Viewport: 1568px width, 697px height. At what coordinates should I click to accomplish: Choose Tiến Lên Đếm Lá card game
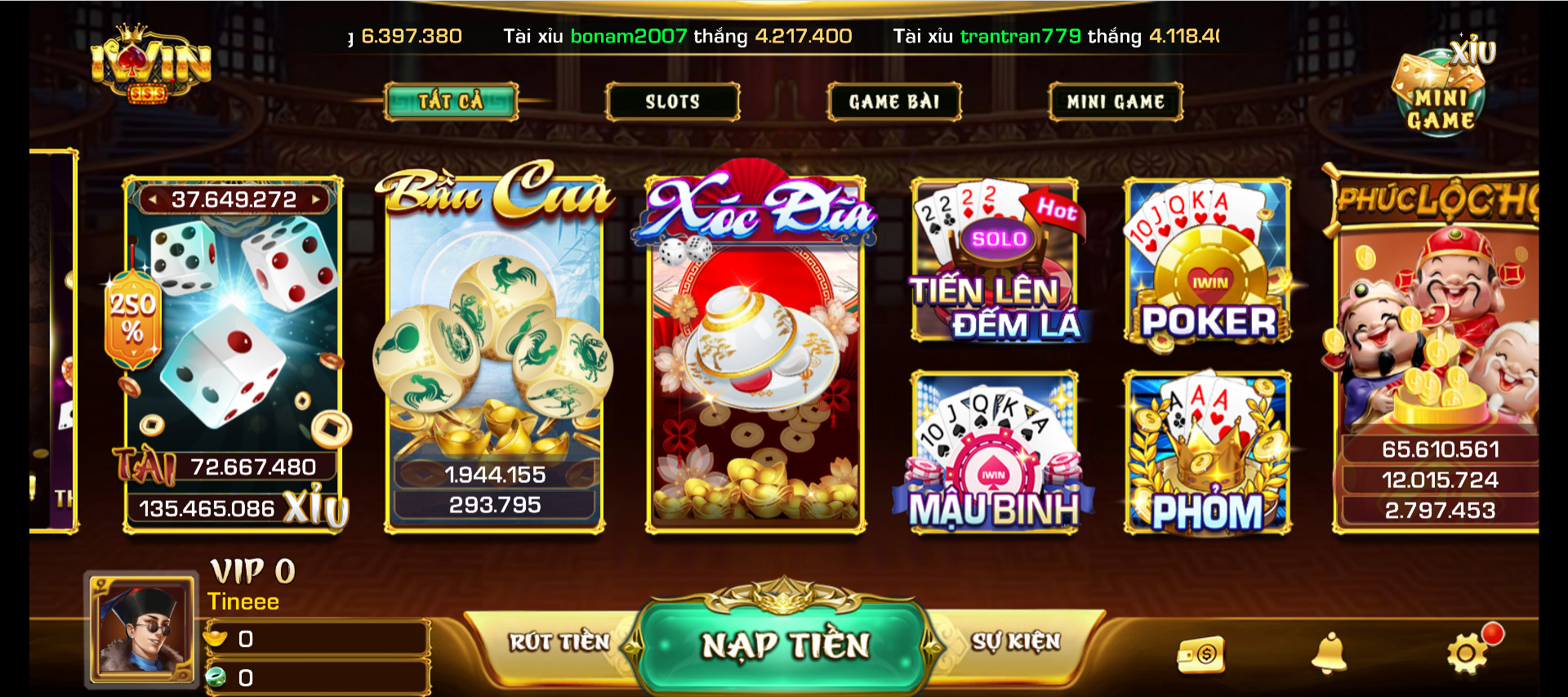(995, 261)
